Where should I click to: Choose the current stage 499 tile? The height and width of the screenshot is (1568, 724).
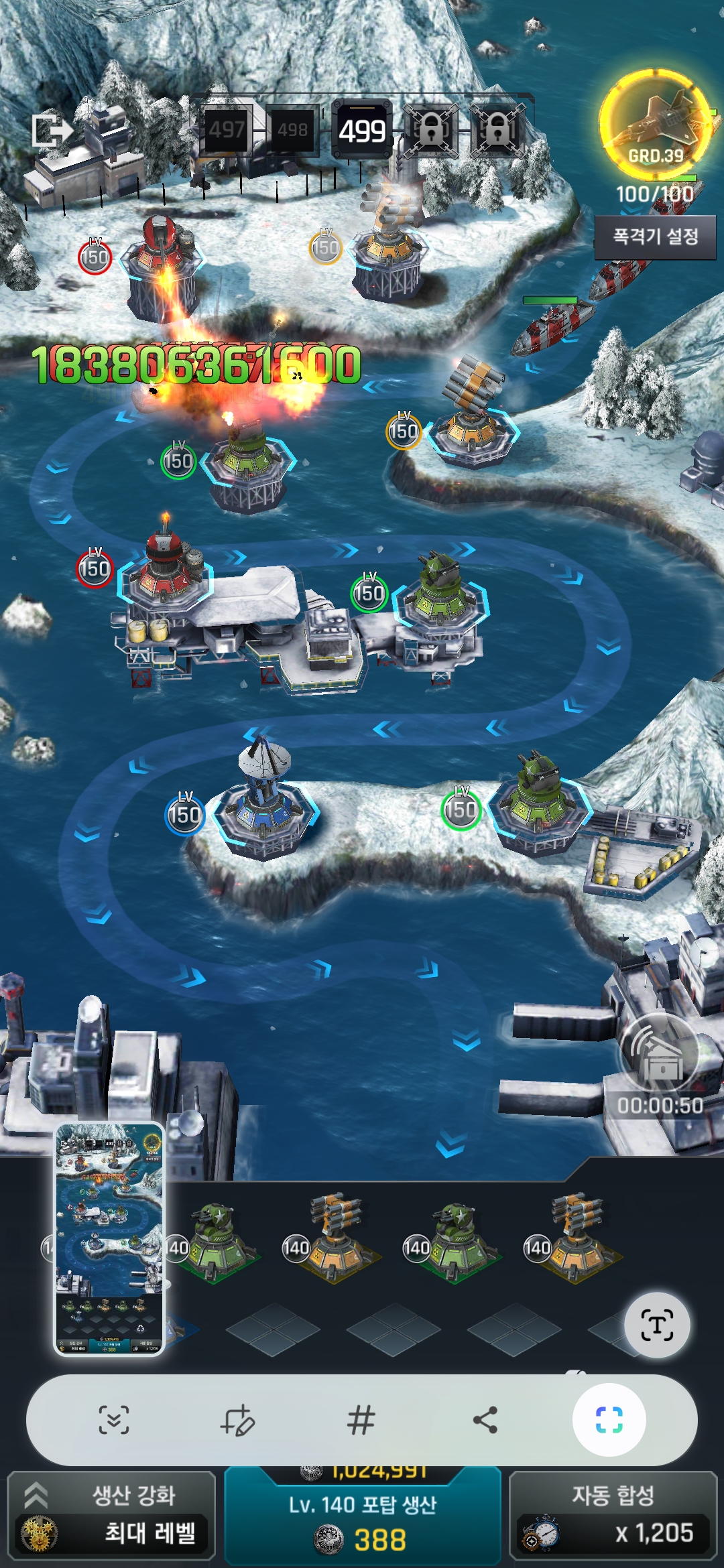click(362, 130)
